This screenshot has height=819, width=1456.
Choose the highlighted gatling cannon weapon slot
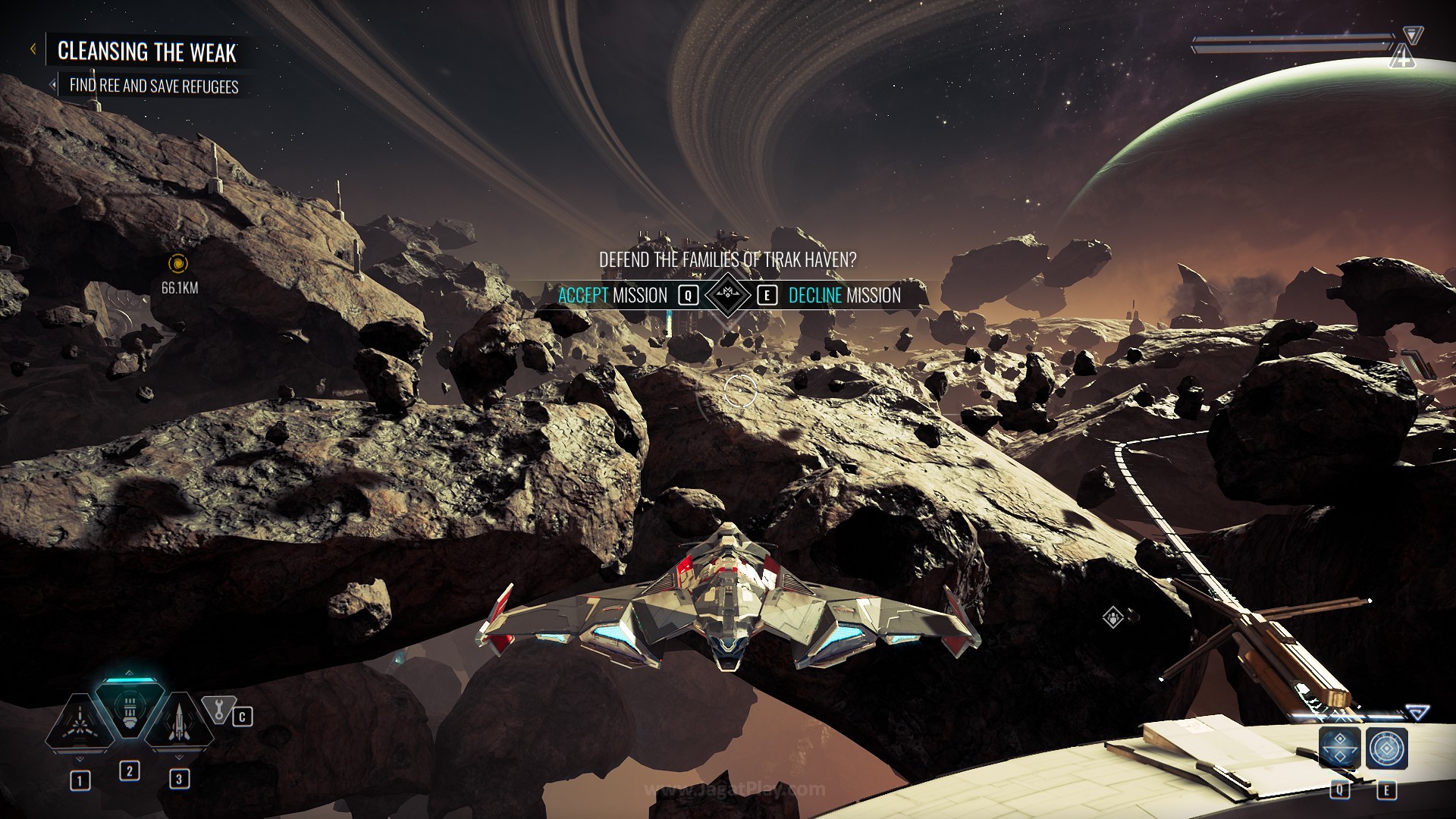[129, 709]
